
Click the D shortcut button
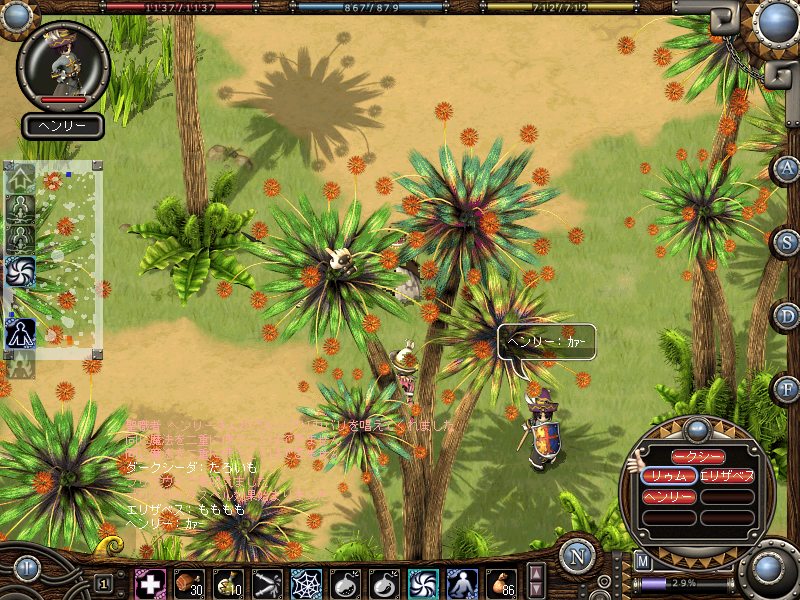(787, 315)
